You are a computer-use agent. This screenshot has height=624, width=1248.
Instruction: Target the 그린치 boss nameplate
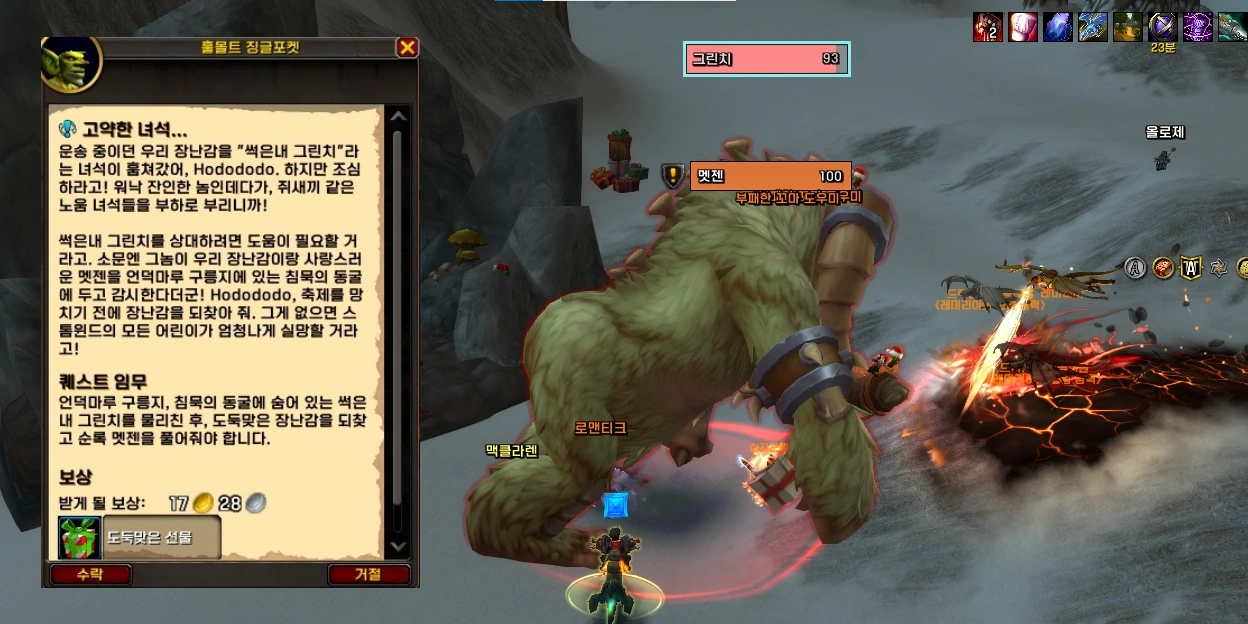tap(767, 59)
